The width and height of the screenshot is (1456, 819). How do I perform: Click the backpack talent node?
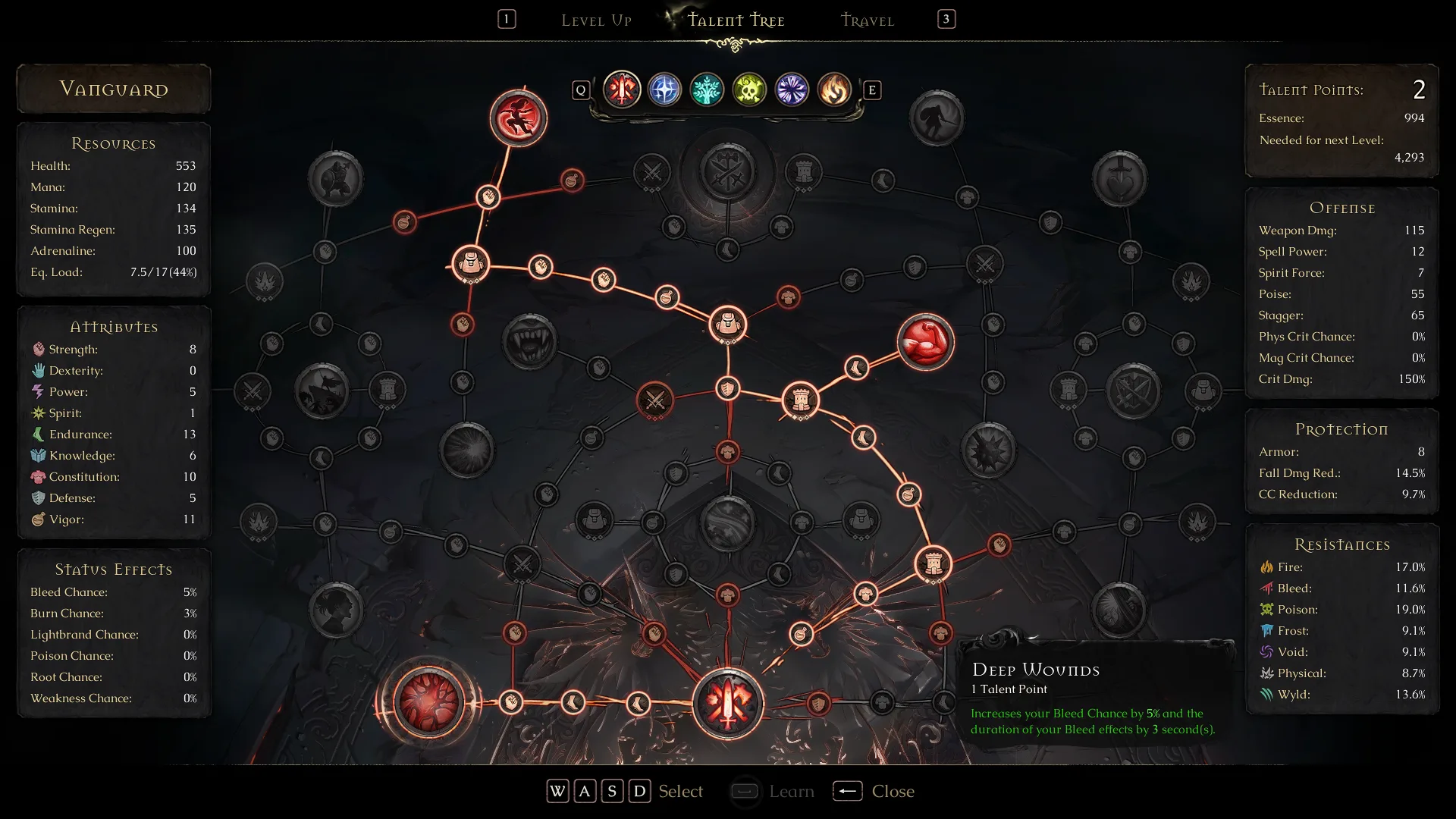[x=472, y=264]
